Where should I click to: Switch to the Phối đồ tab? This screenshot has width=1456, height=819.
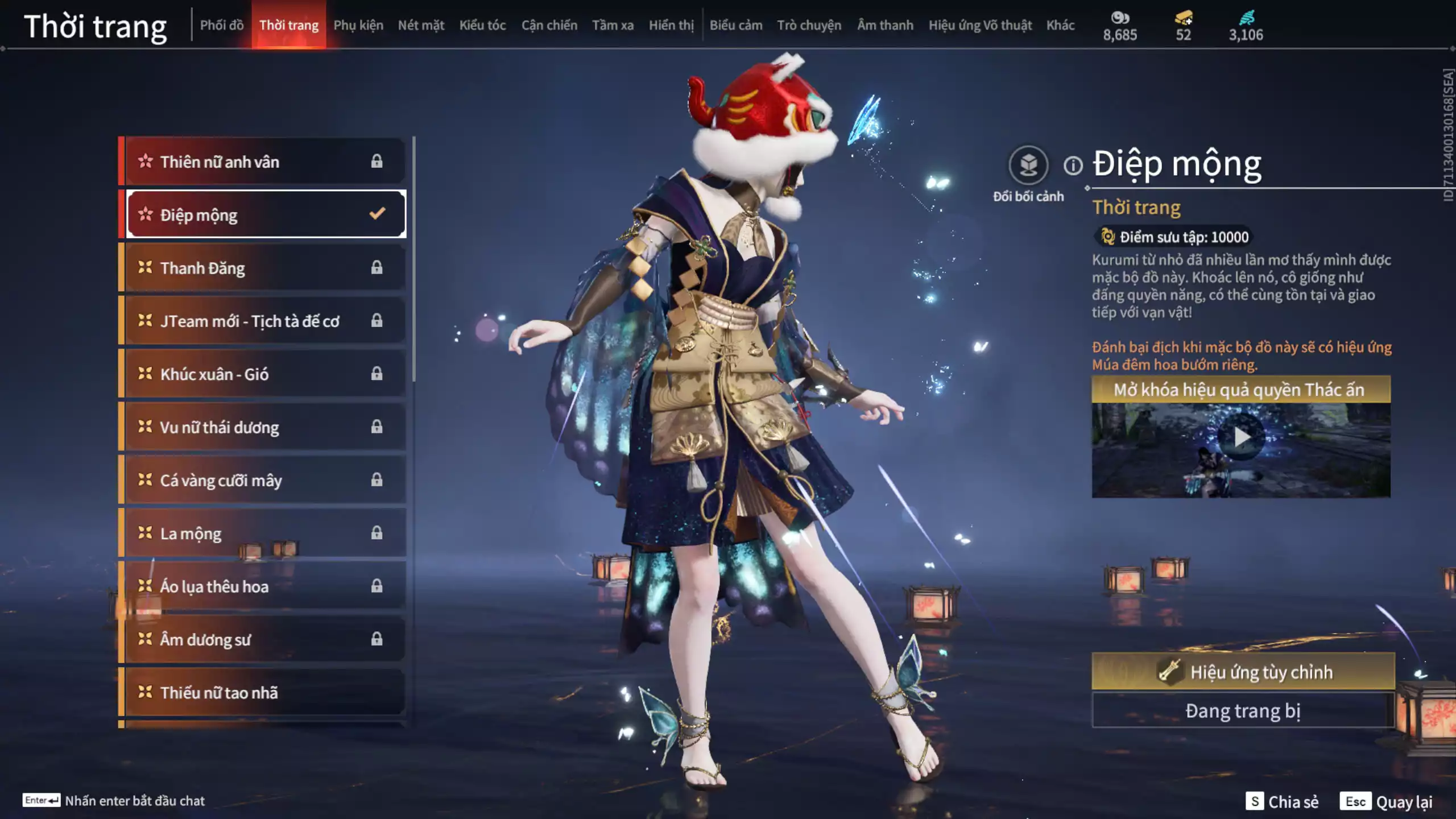click(221, 25)
